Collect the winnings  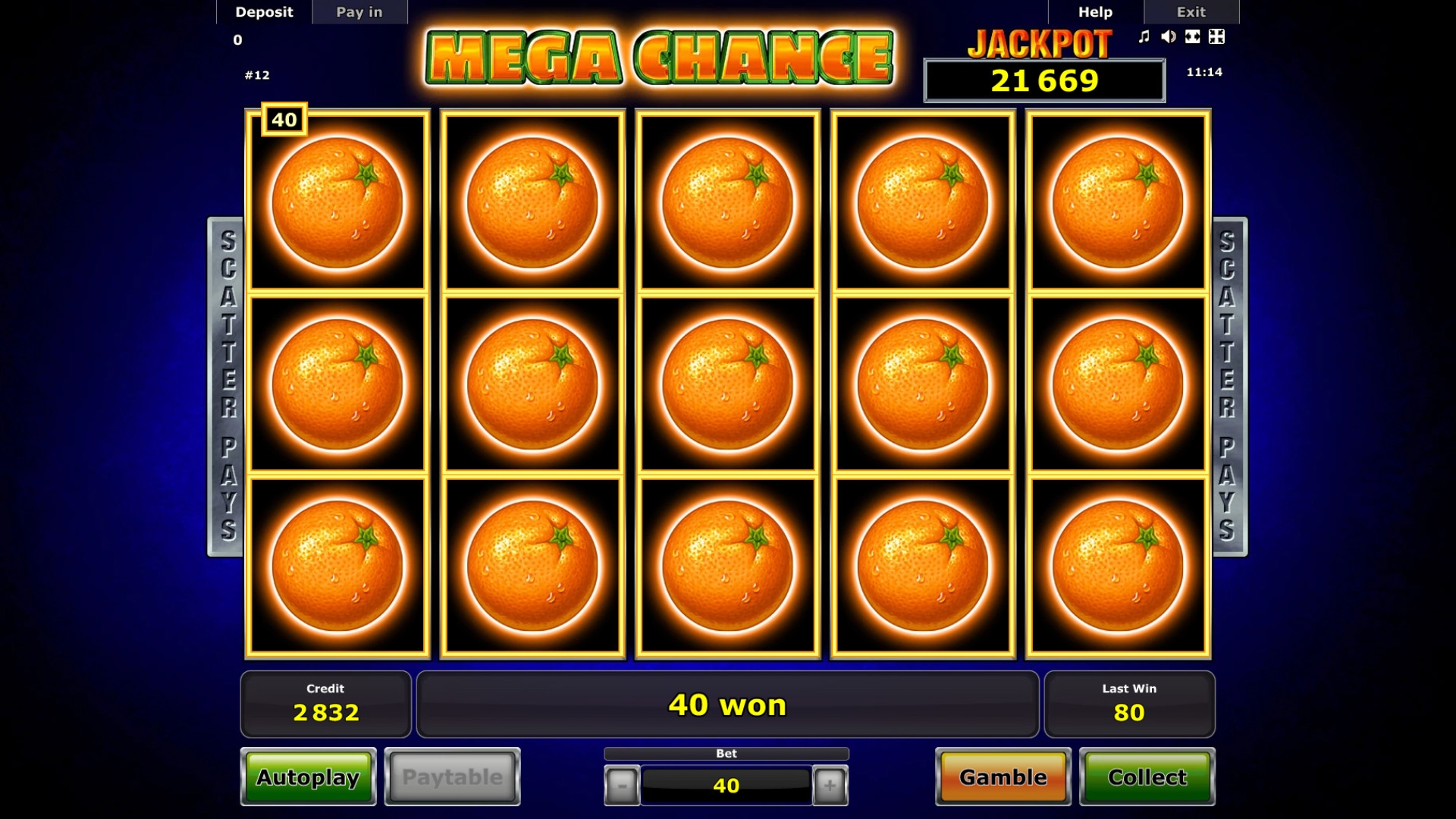pos(1147,777)
